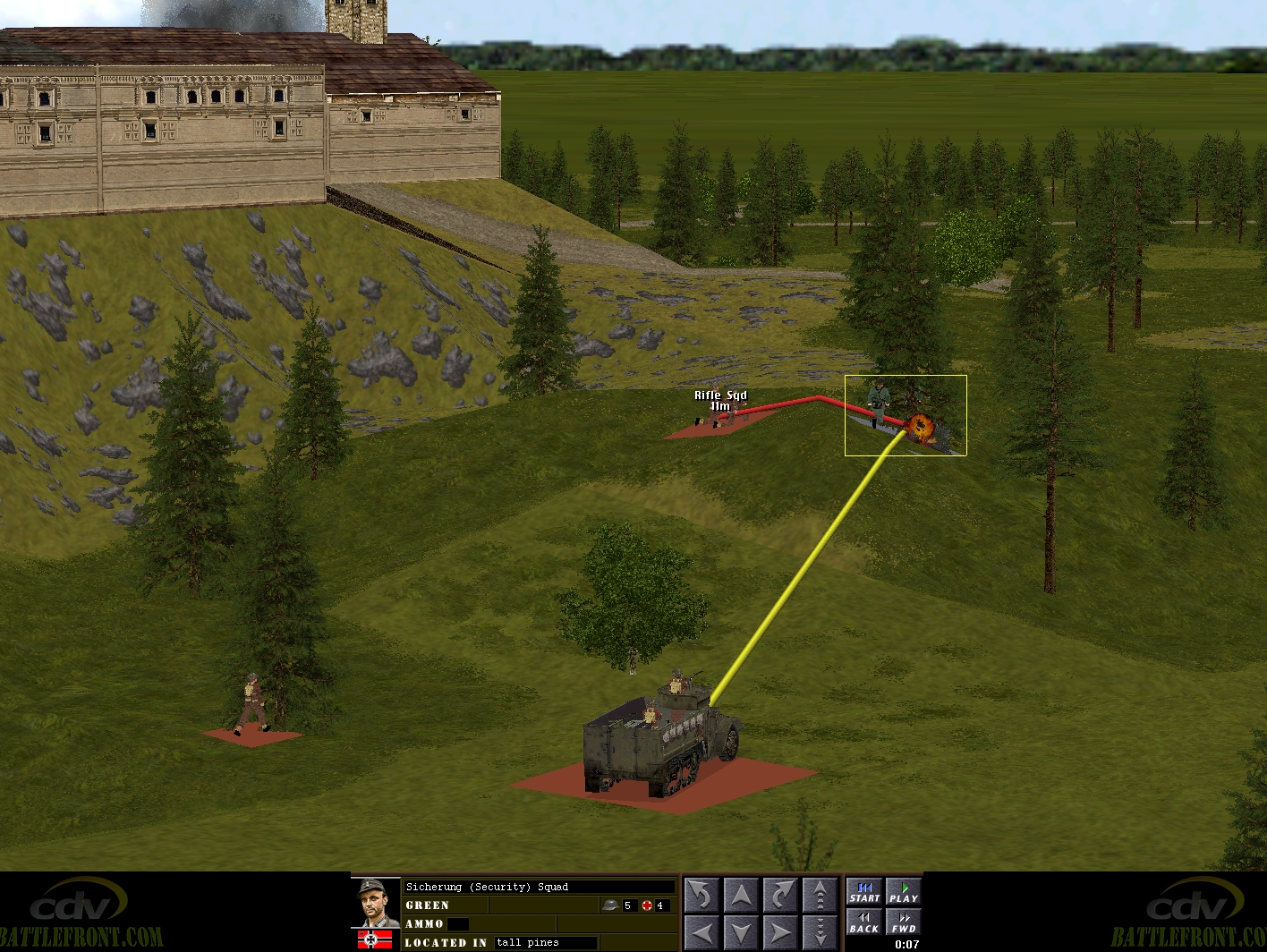The width and height of the screenshot is (1267, 952).
Task: Step the replay Back
Action: point(864,922)
